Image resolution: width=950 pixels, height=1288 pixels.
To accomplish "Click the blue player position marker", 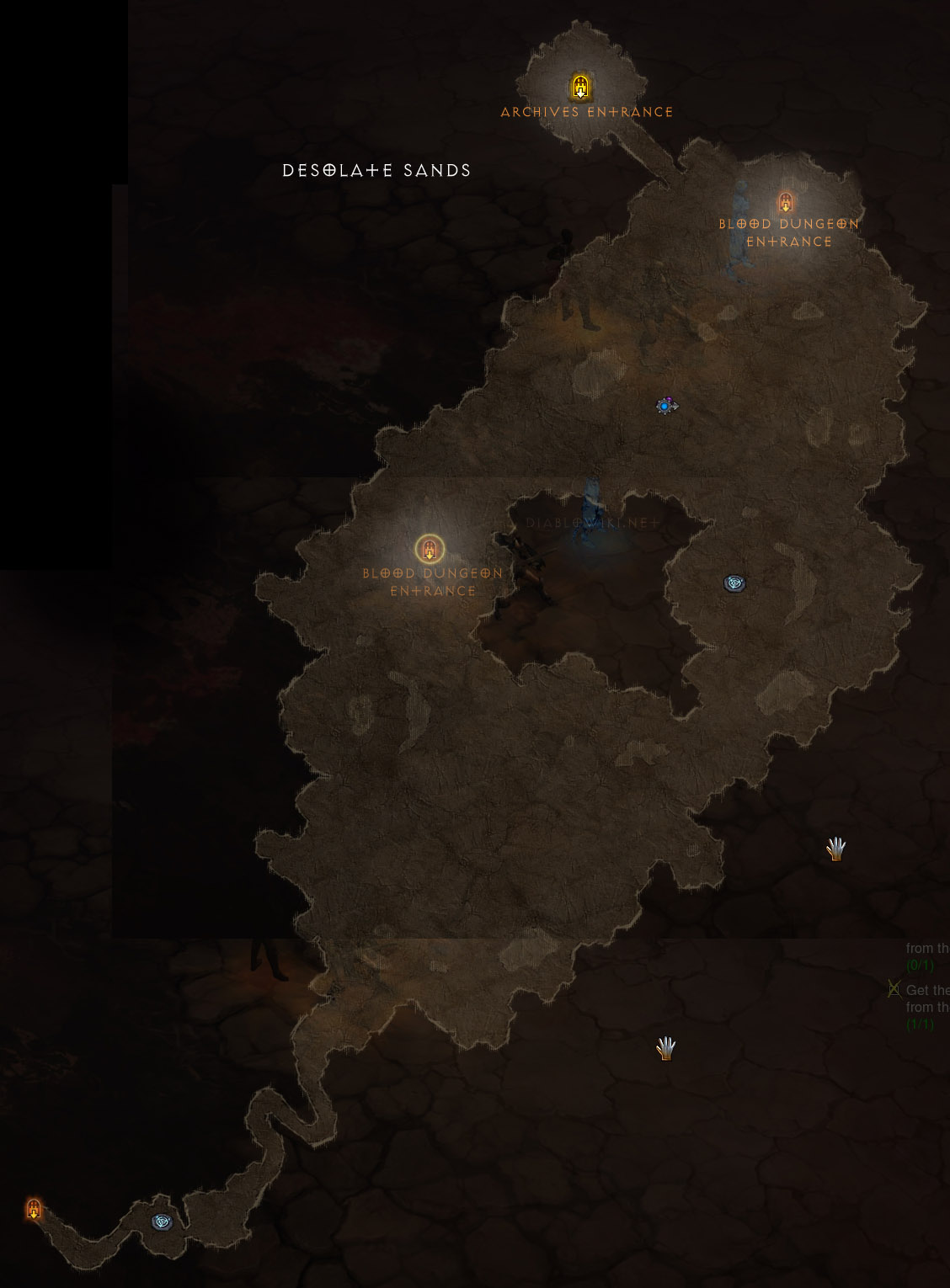I will (665, 407).
